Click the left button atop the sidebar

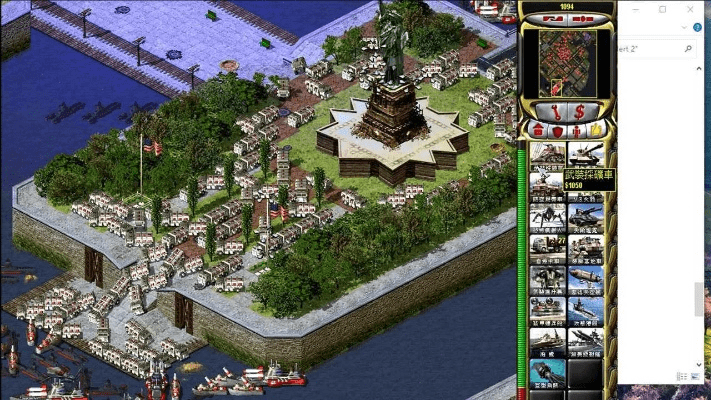[x=553, y=19]
